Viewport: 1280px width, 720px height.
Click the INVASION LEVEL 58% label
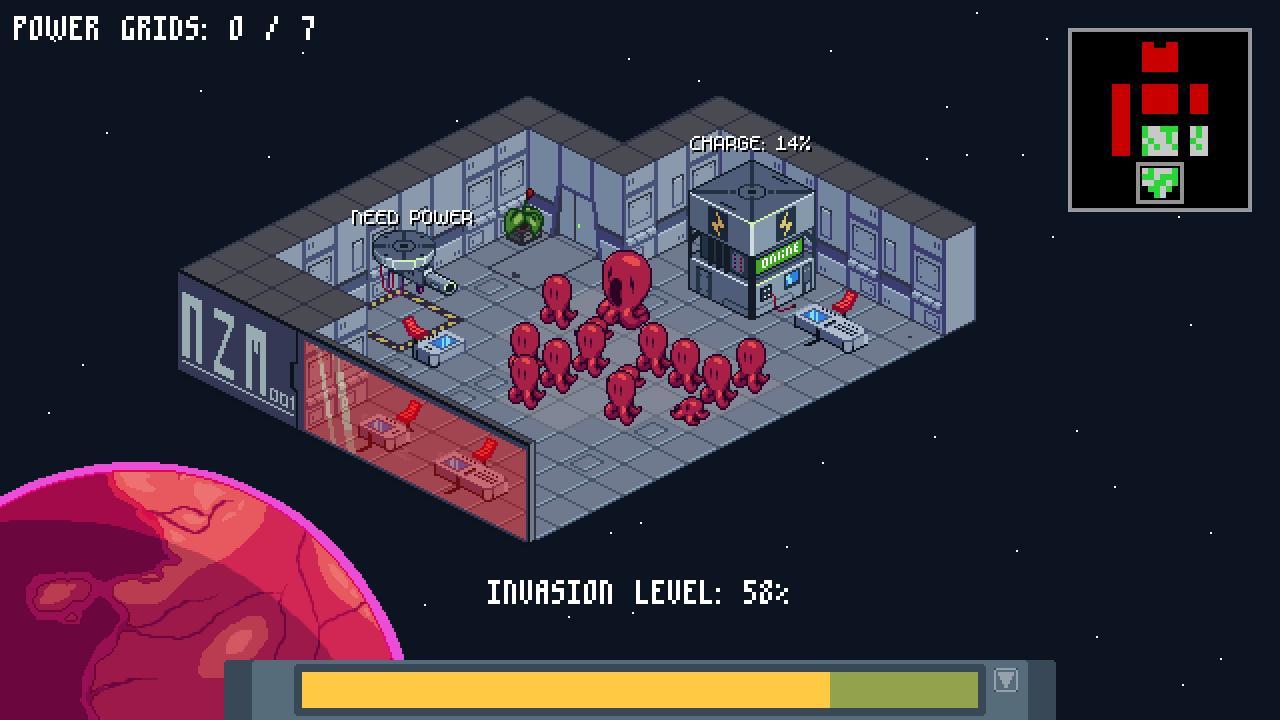tap(637, 592)
